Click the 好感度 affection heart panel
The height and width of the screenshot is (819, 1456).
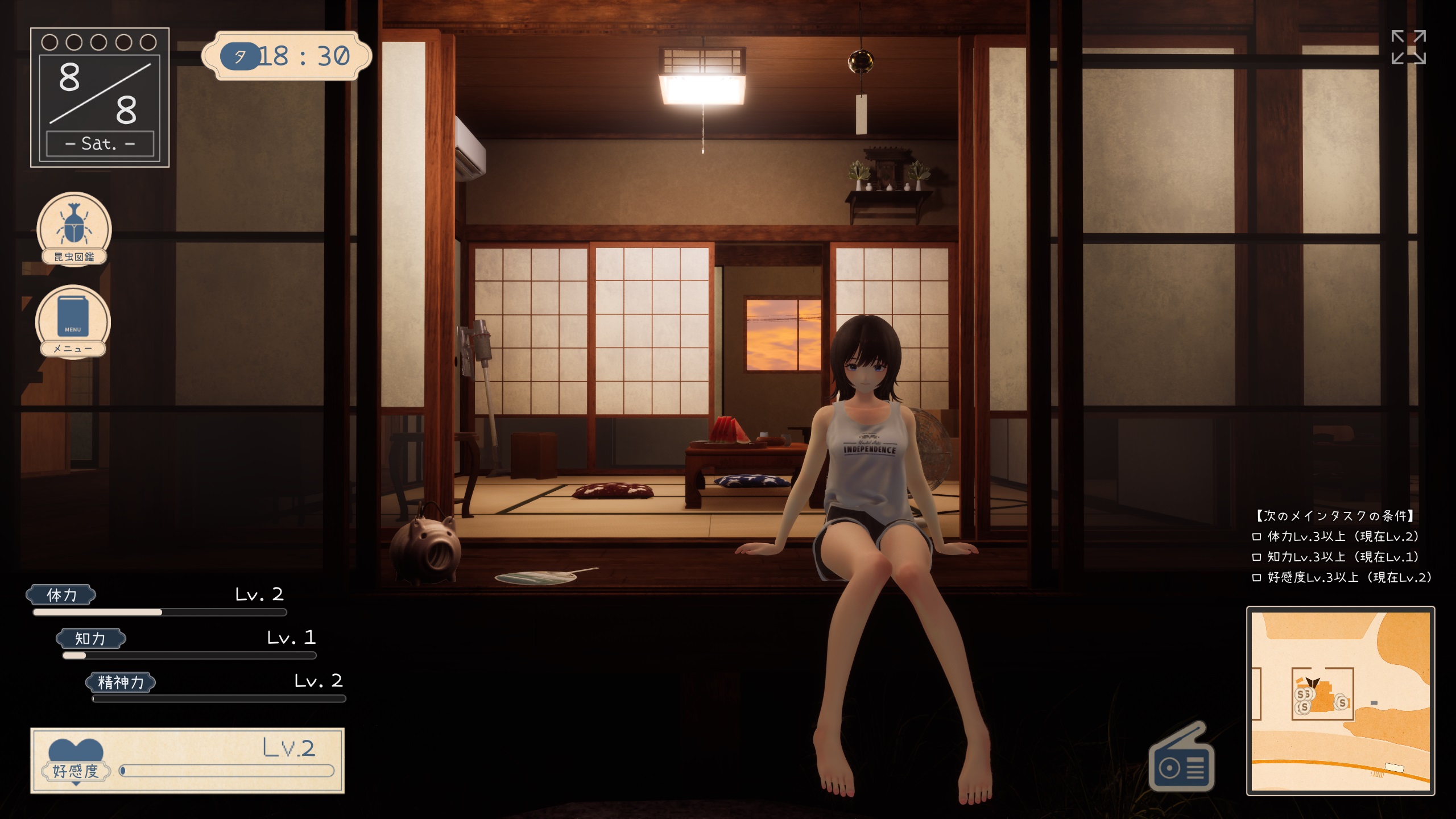click(188, 760)
